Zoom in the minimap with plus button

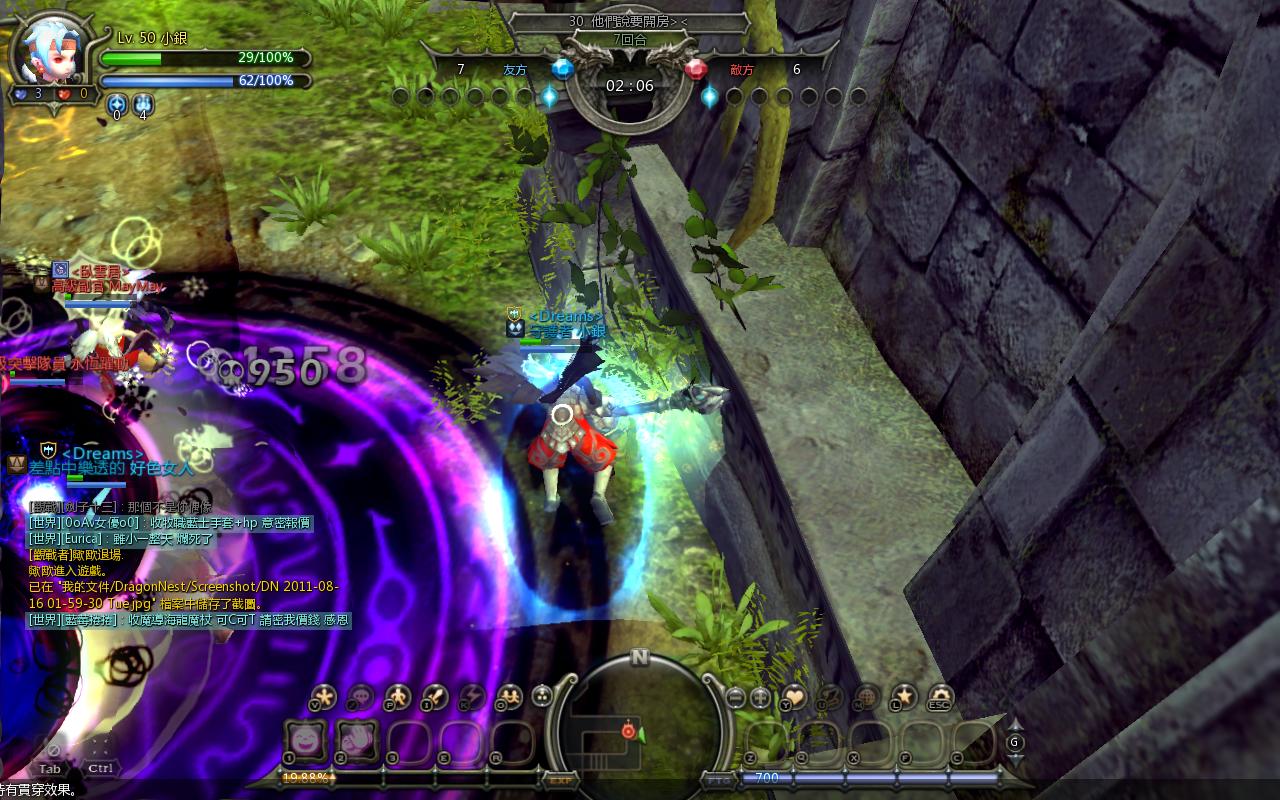(x=760, y=698)
